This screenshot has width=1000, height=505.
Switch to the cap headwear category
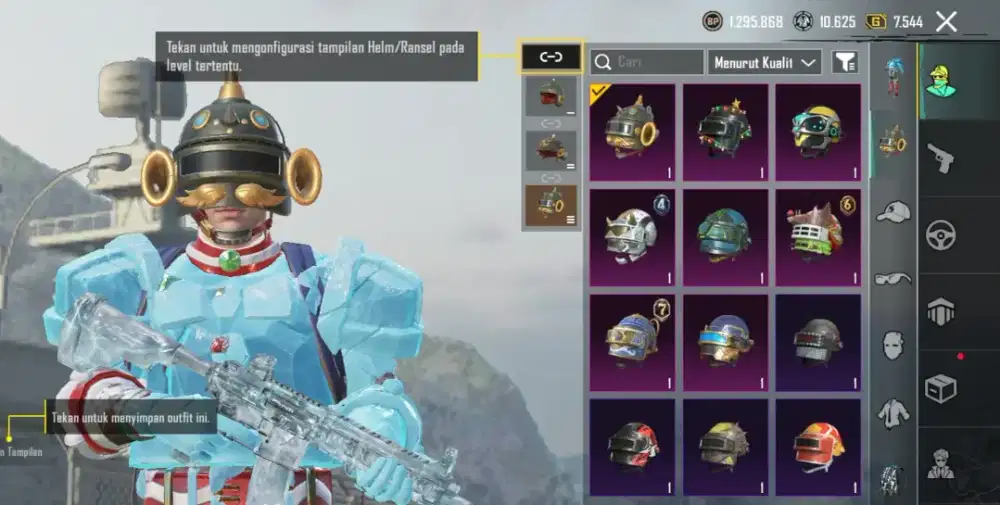(x=893, y=211)
